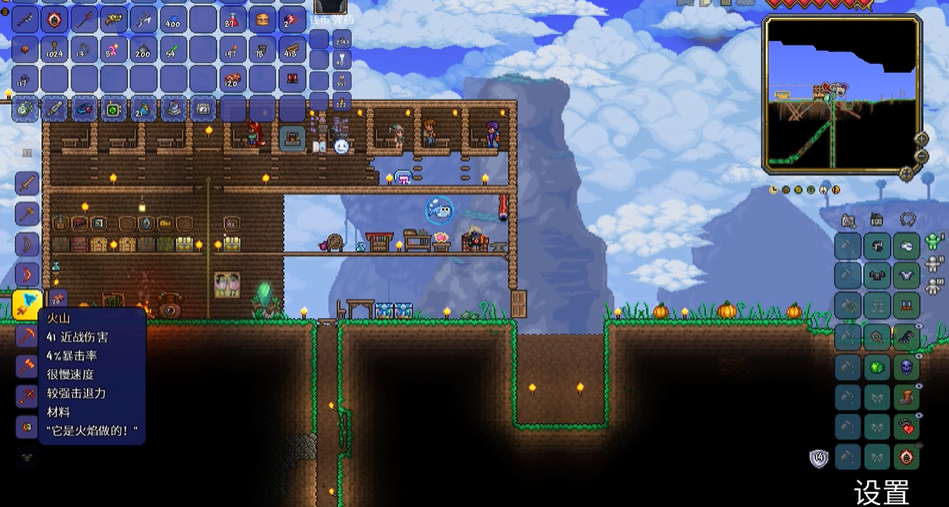Select the inventory stack of 1024

54,49
